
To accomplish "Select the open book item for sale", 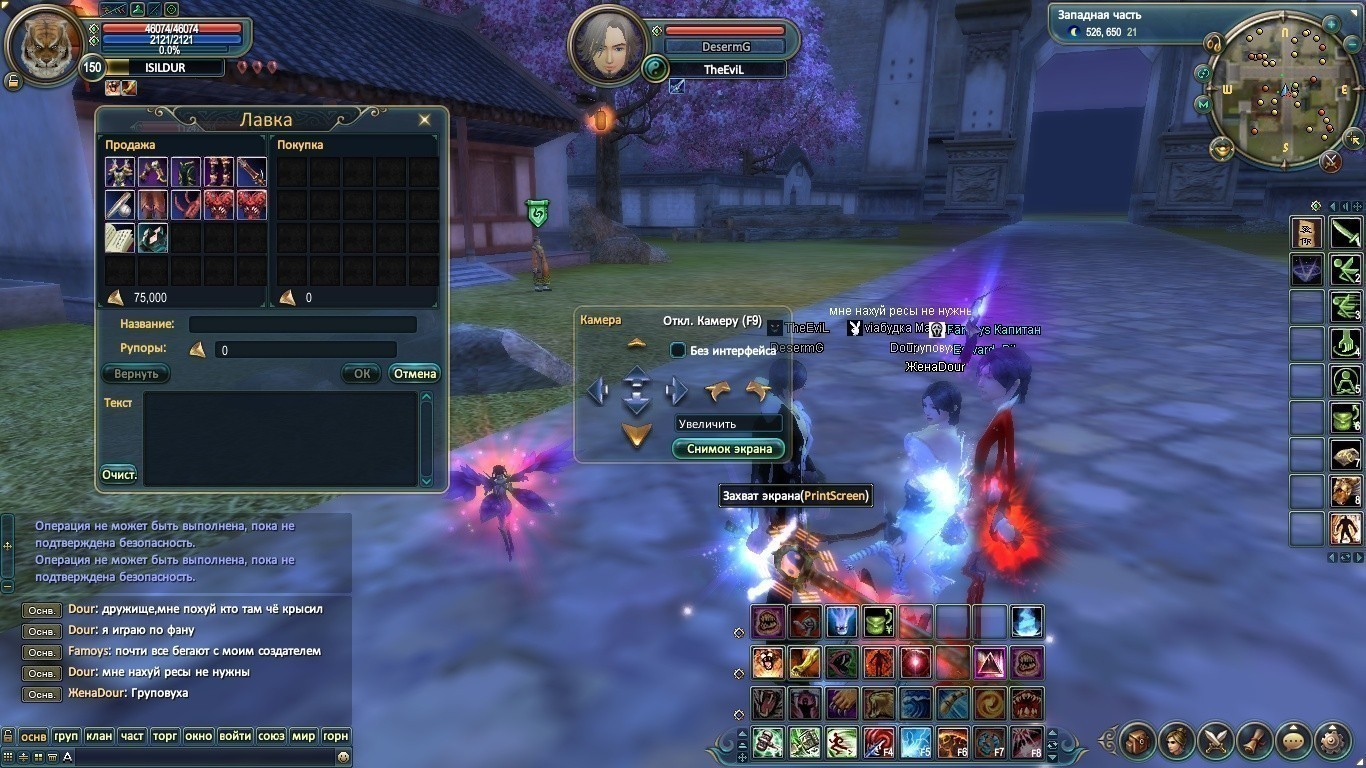I will [120, 238].
